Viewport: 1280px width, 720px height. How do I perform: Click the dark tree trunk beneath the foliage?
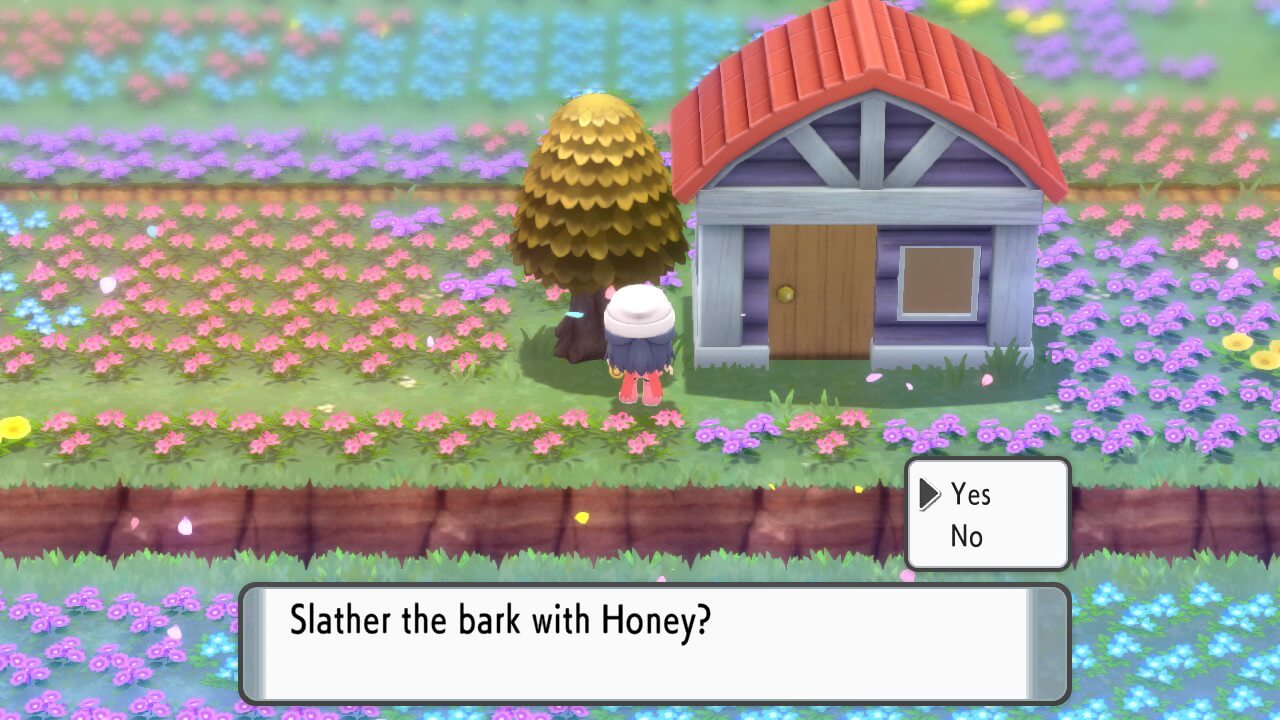[x=580, y=330]
